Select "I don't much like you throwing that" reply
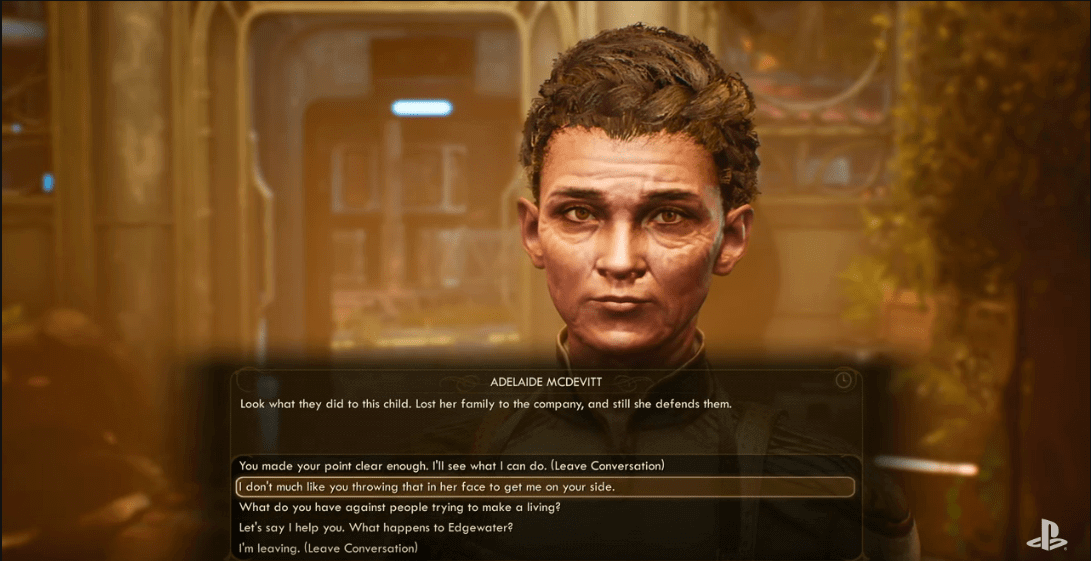This screenshot has height=561, width=1091. pos(427,487)
